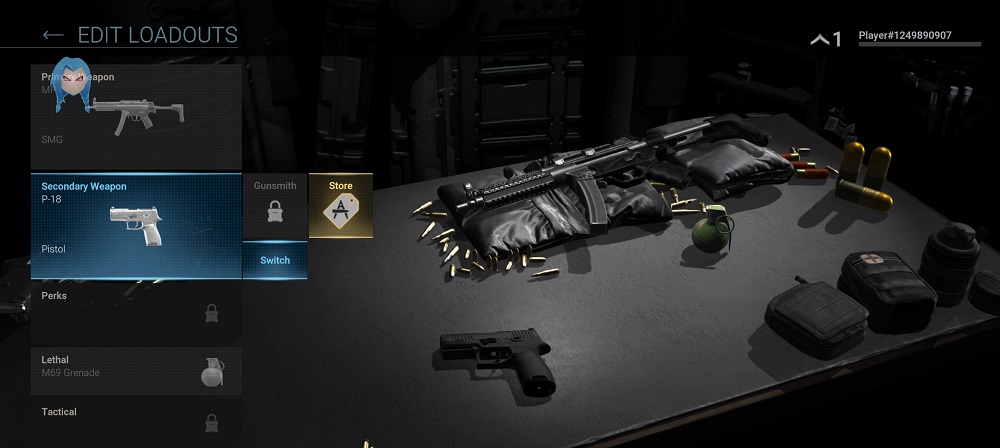Open the locked Gunsmith button
This screenshot has height=448, width=1000.
275,205
